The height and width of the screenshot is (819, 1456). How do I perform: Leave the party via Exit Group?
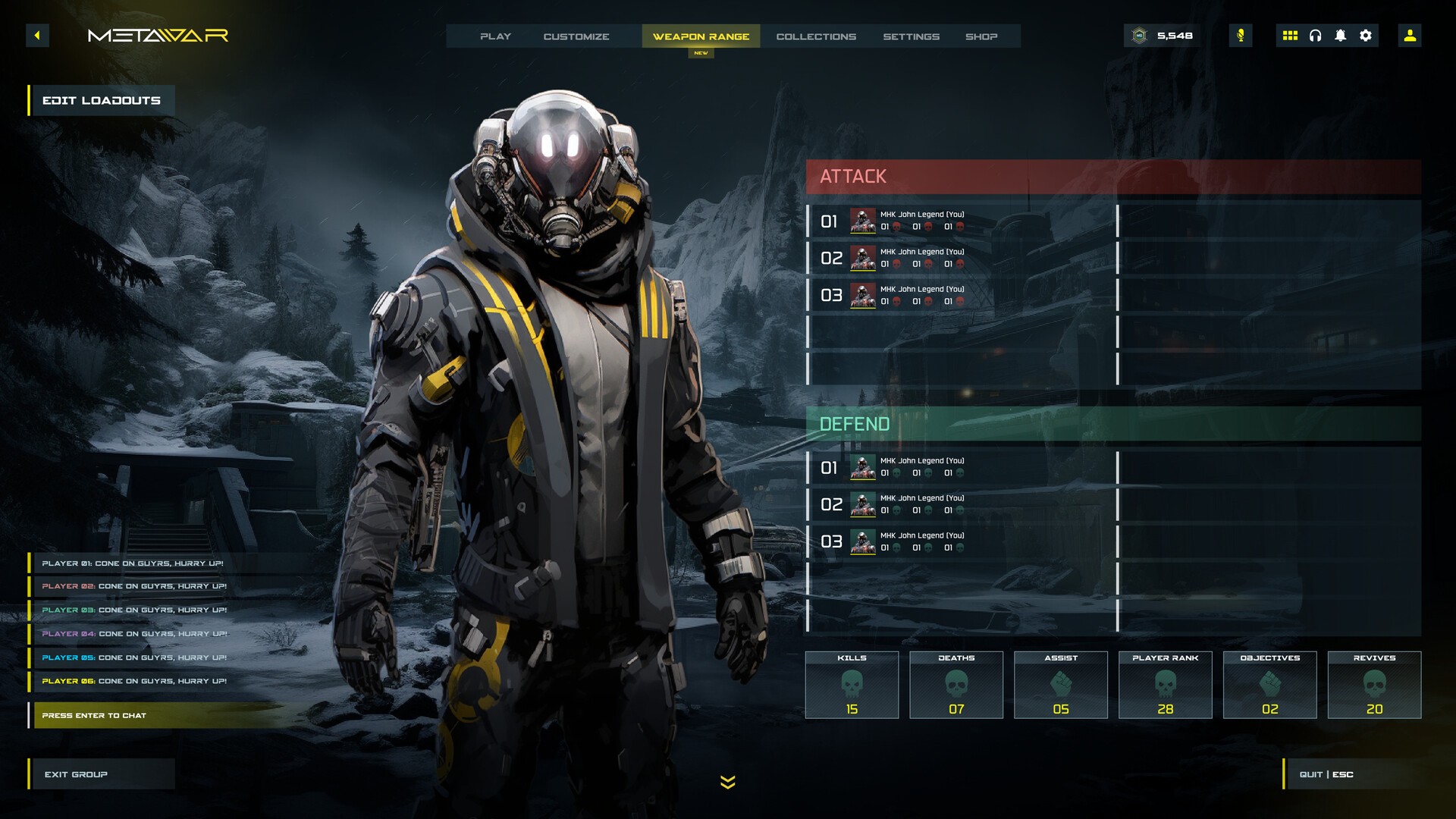click(x=102, y=774)
